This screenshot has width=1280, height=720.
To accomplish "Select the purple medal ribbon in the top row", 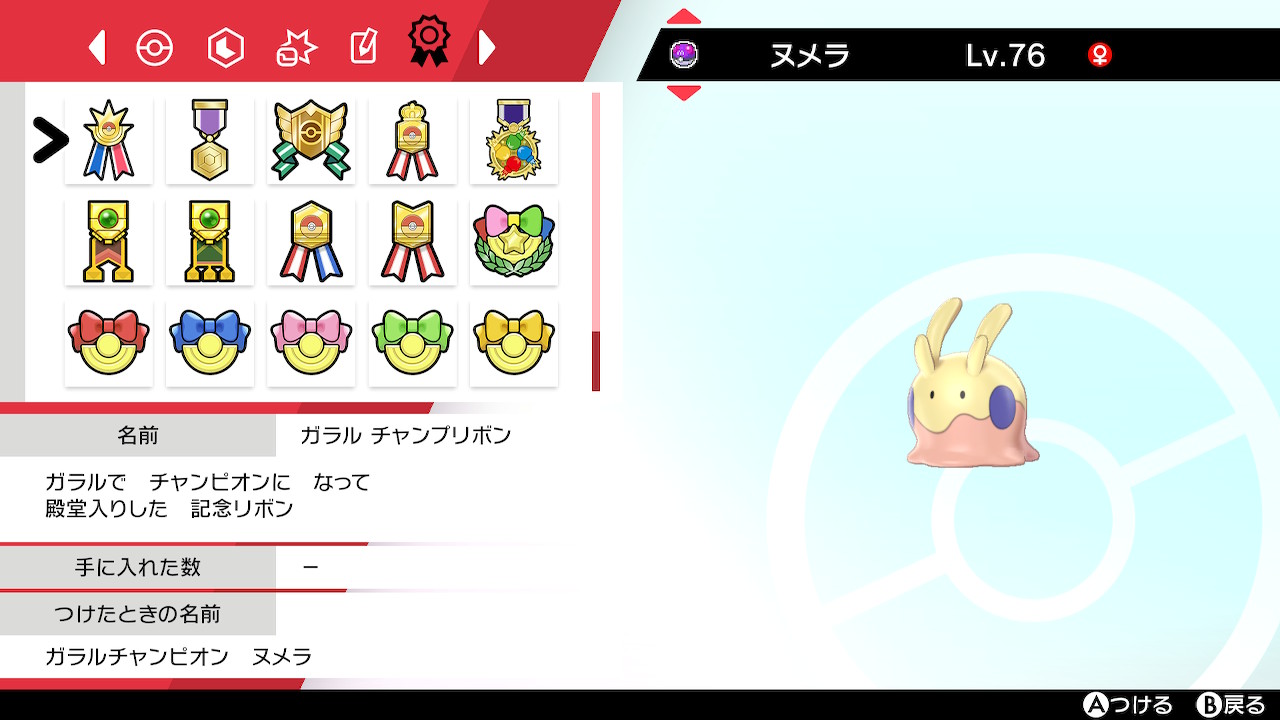I will coord(209,139).
